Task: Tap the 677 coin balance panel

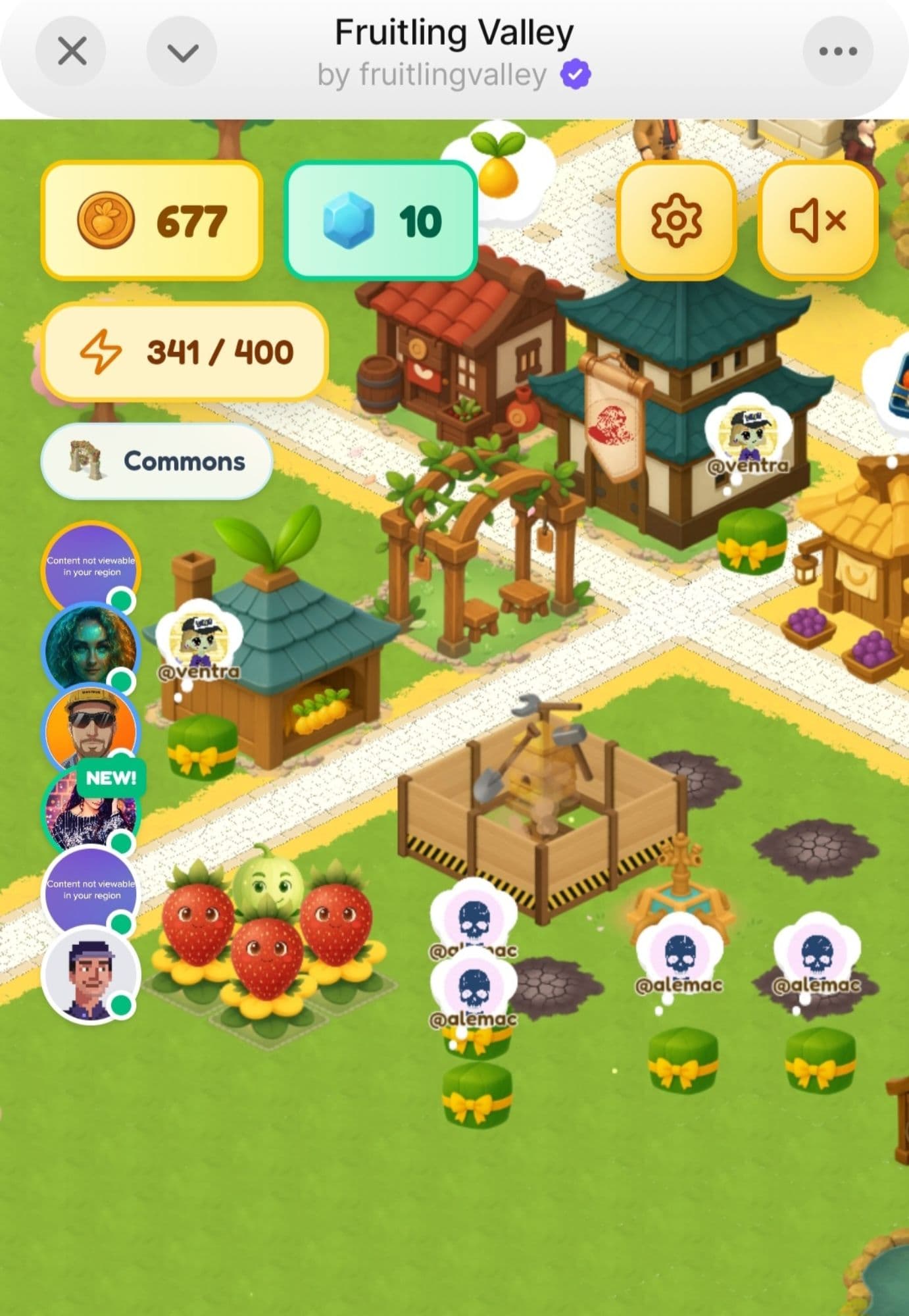Action: [x=152, y=221]
